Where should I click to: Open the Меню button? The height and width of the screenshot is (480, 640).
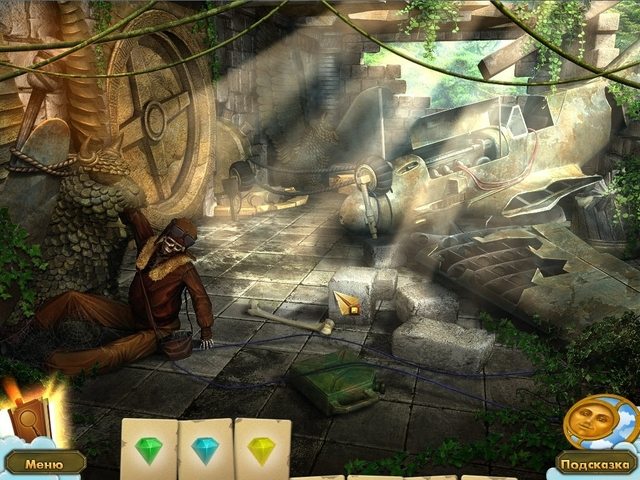[x=43, y=464]
